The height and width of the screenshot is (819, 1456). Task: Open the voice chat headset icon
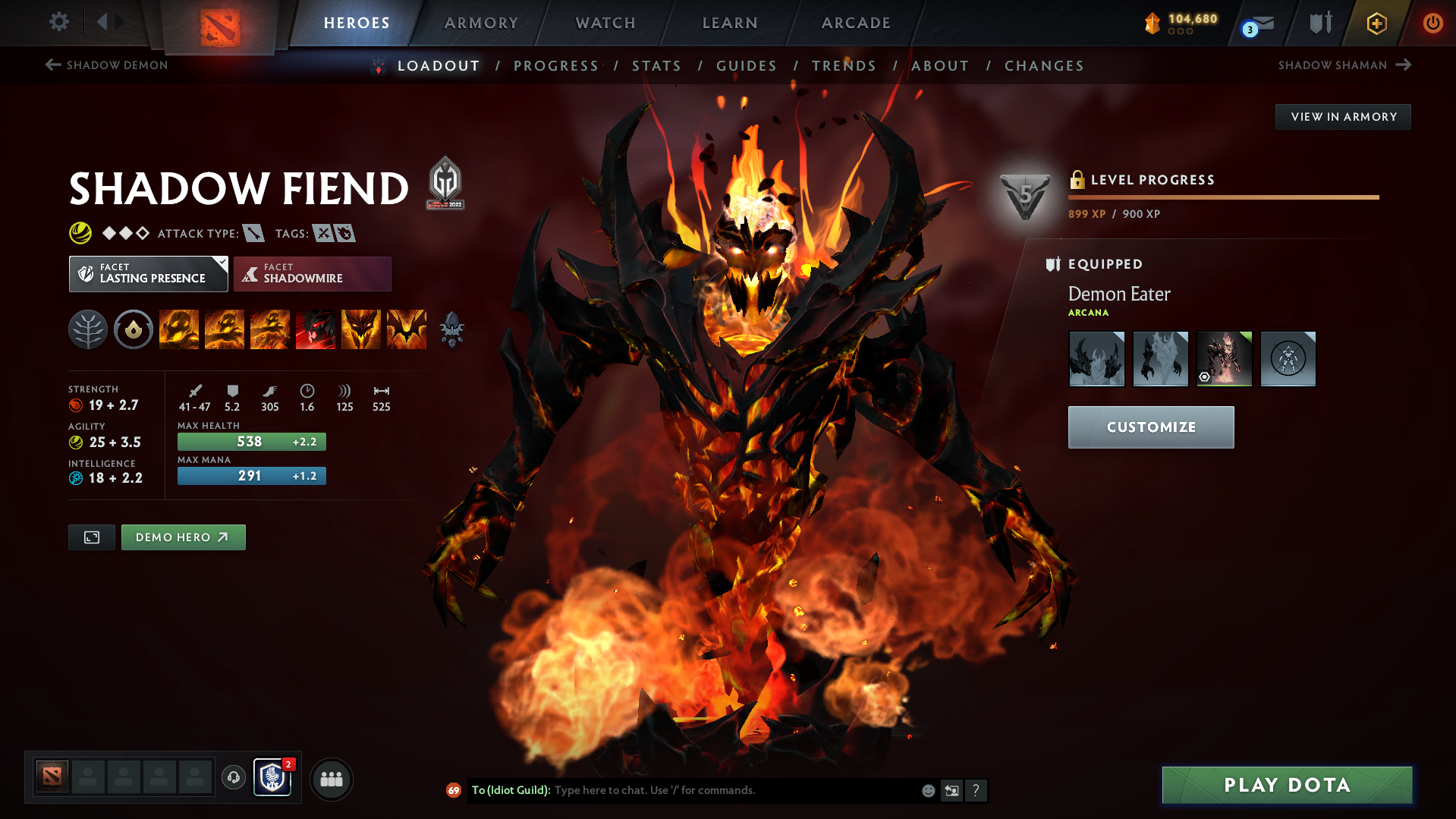click(233, 778)
